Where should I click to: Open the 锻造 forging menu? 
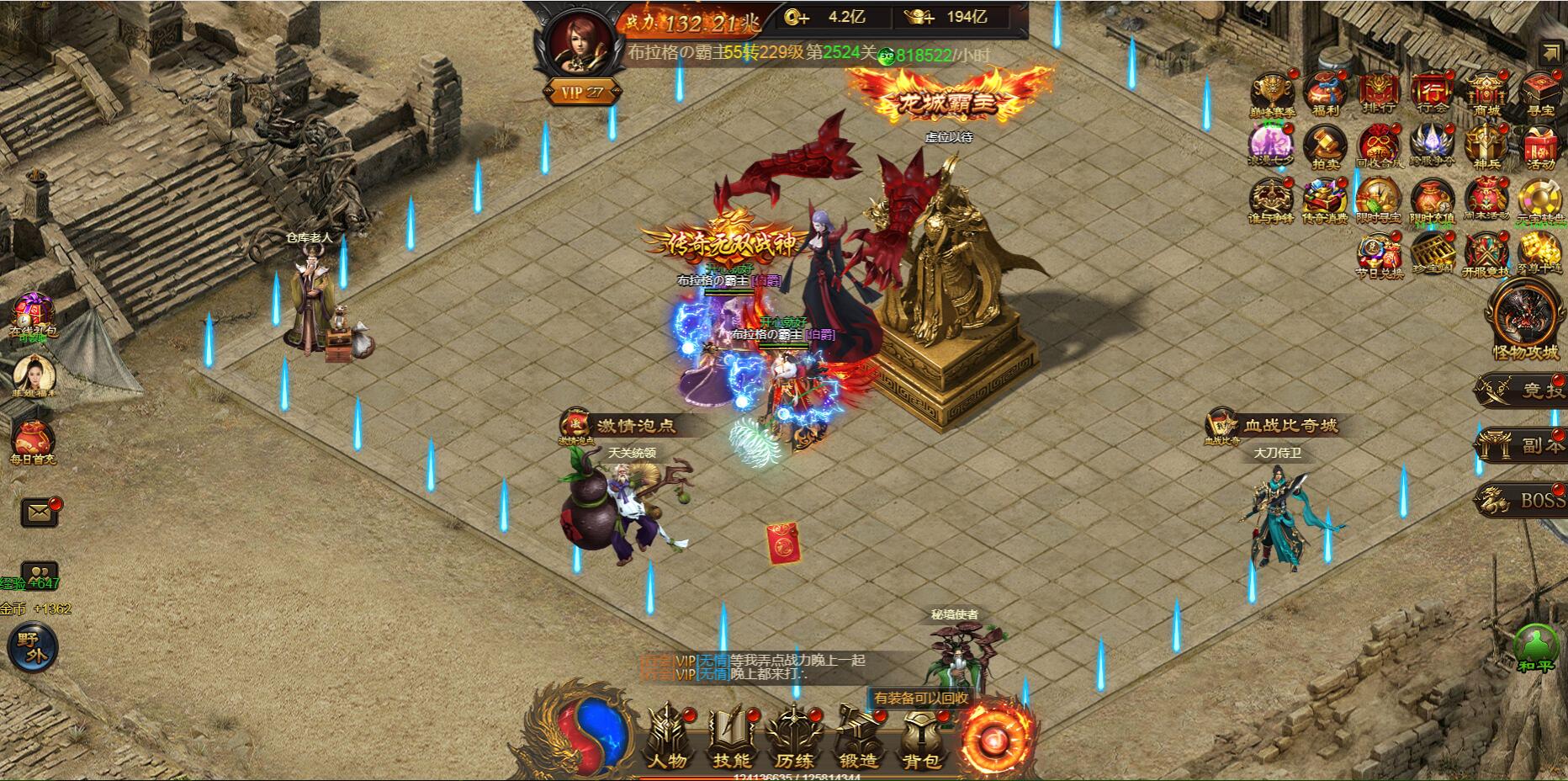(x=858, y=738)
